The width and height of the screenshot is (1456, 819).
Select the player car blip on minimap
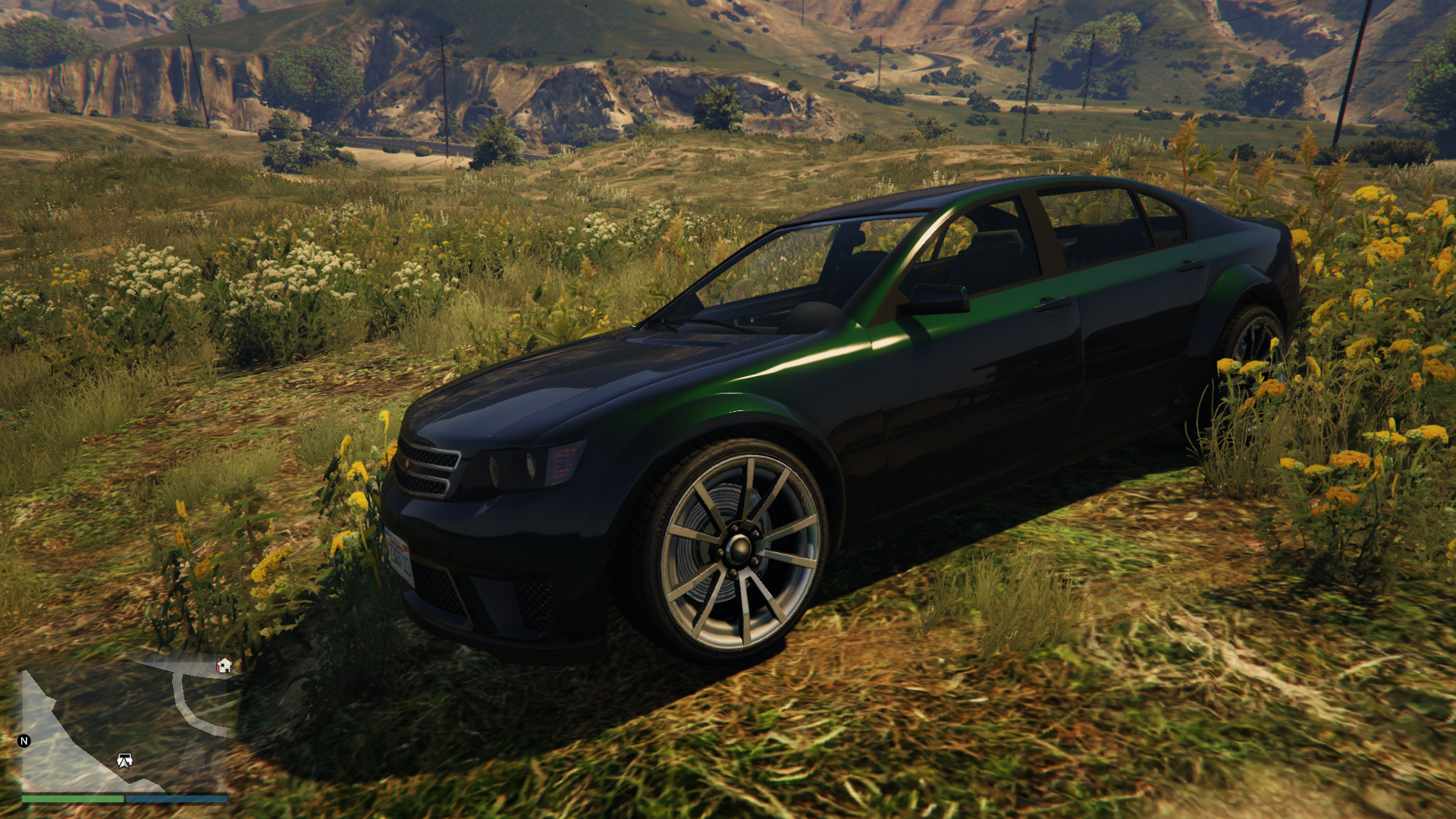(125, 760)
